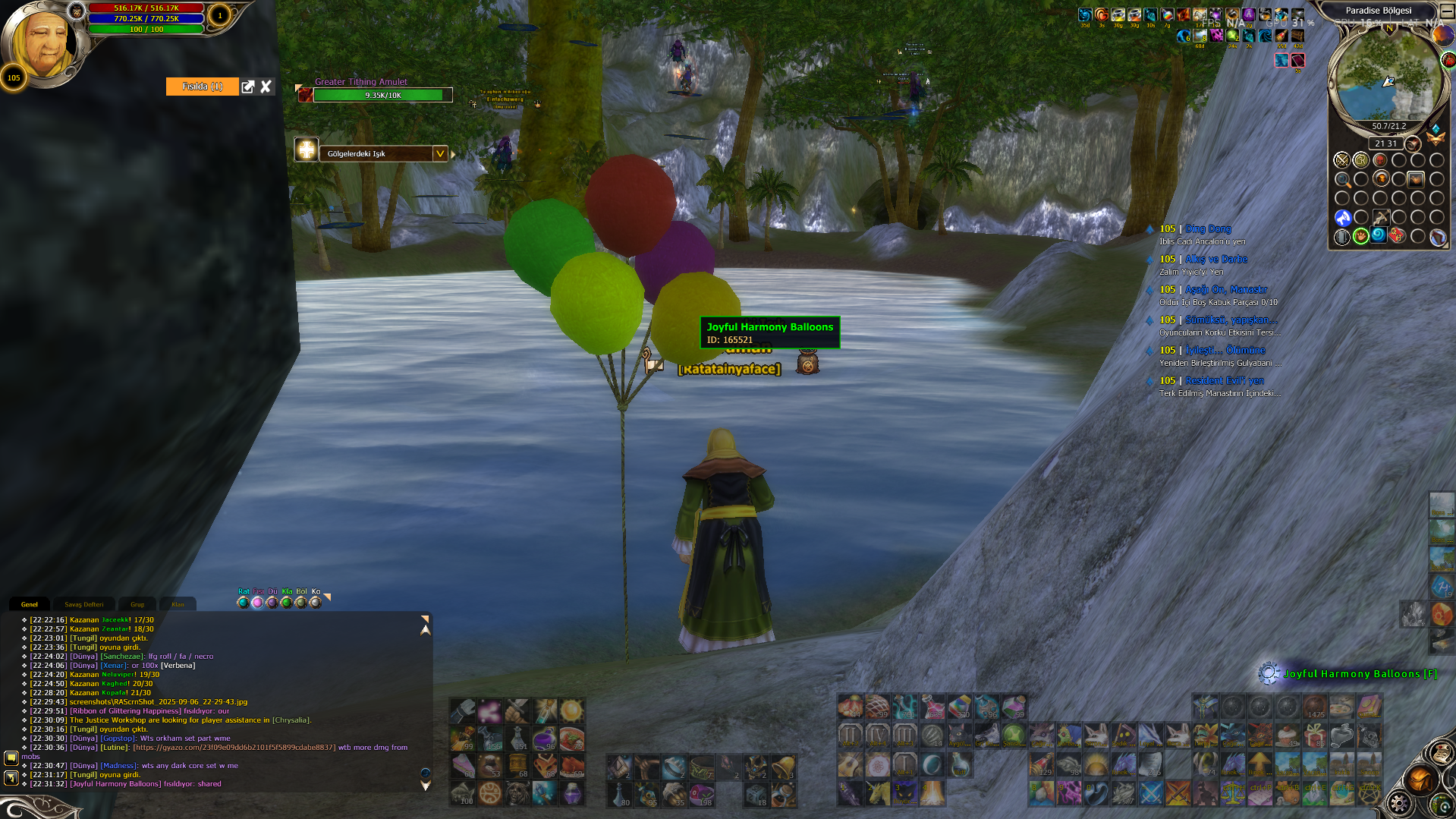Use the guitar instrument hotbar slot
This screenshot has width=1456, height=819.
[x=850, y=765]
